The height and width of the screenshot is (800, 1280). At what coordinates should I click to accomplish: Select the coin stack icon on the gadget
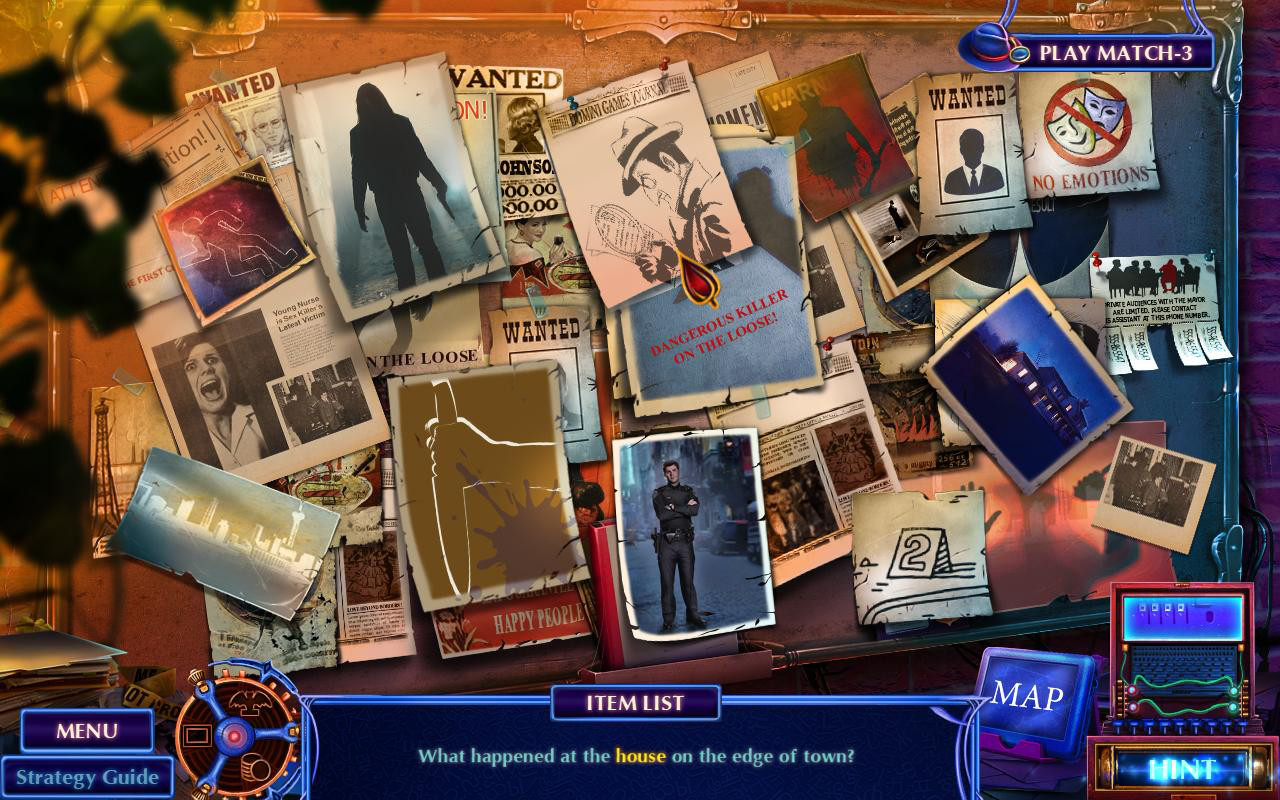(x=255, y=766)
